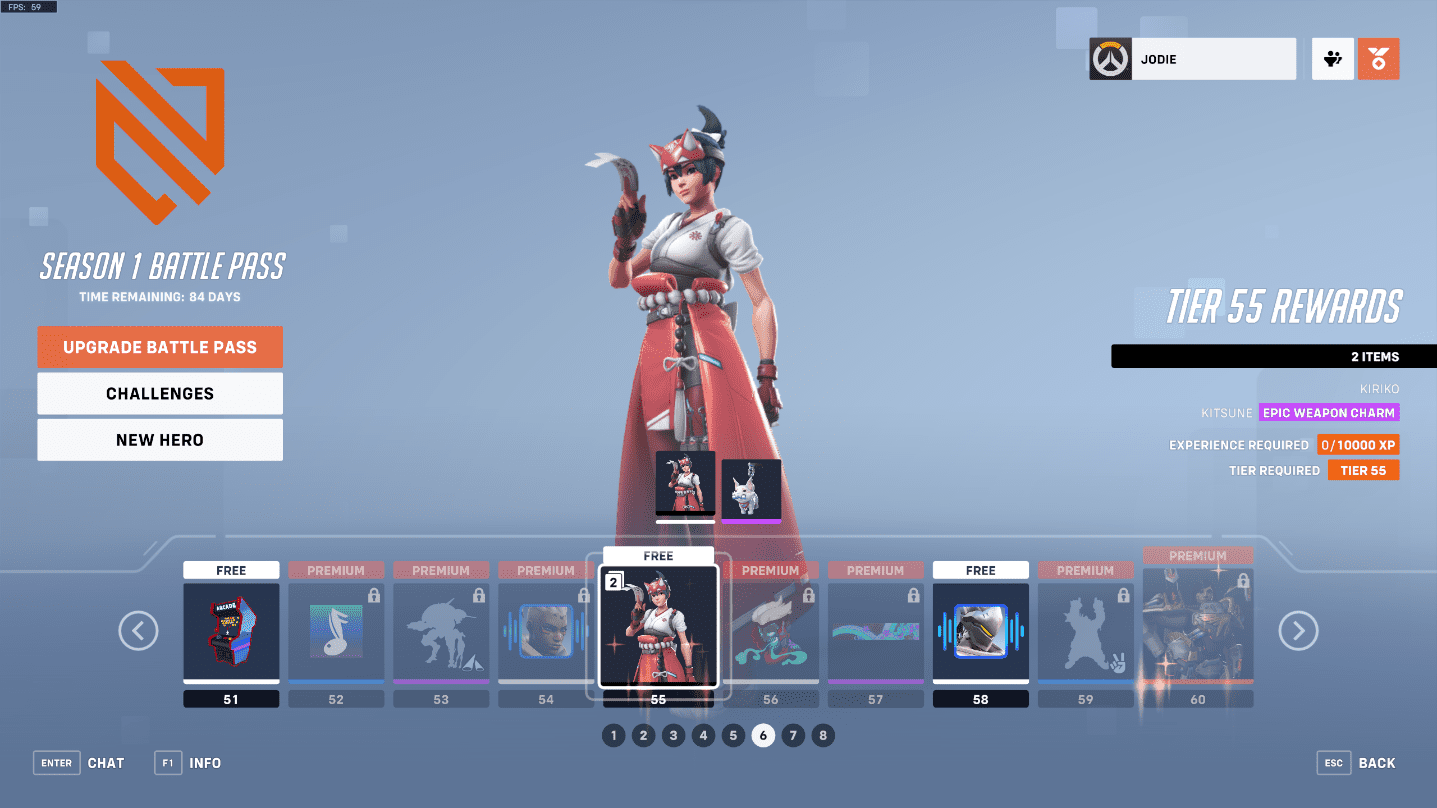This screenshot has height=808, width=1437.
Task: Click the tier 60 golden premium skin reward
Action: click(x=1197, y=630)
